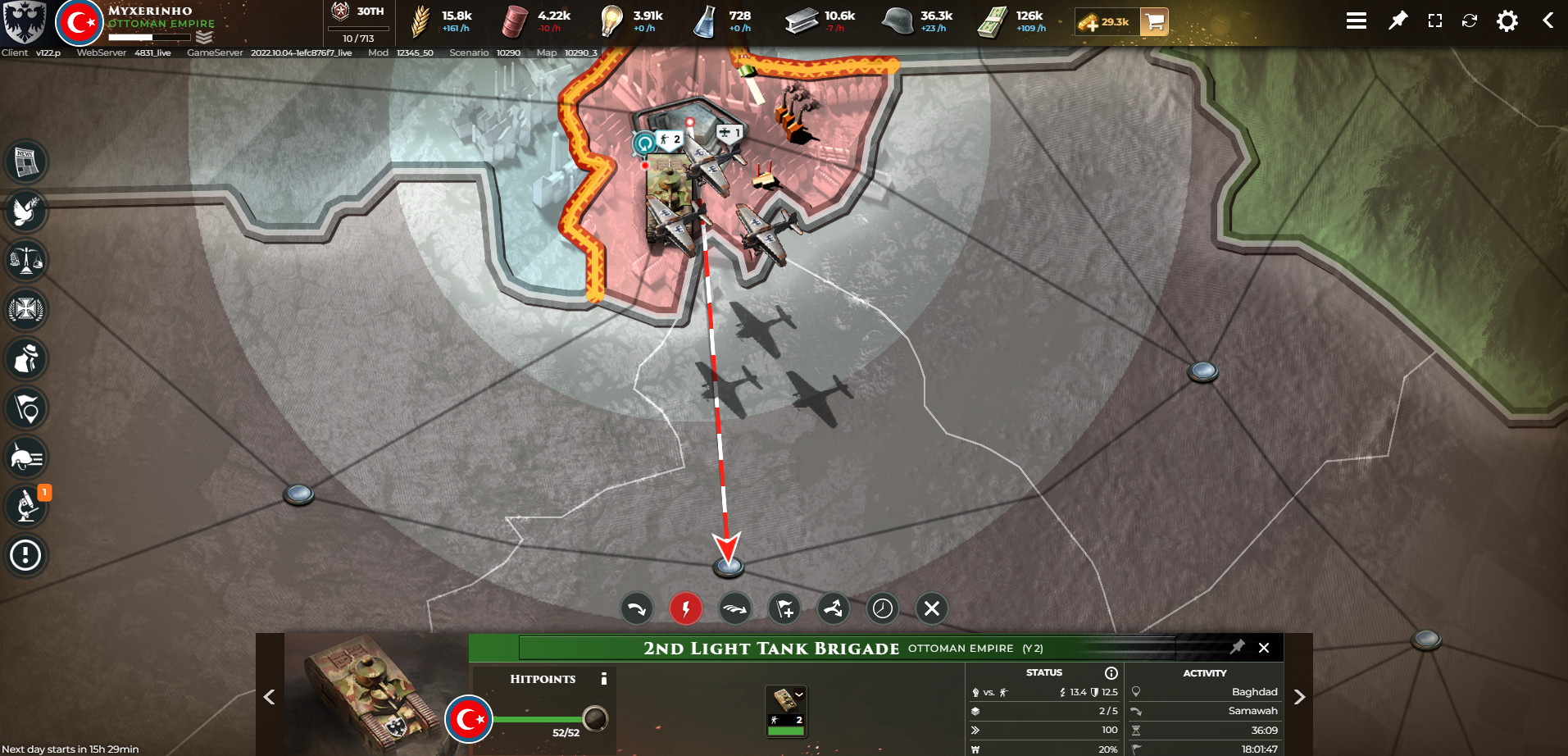Viewport: 1568px width, 756px height.
Task: Open the Espionage spy panel
Action: (x=26, y=359)
